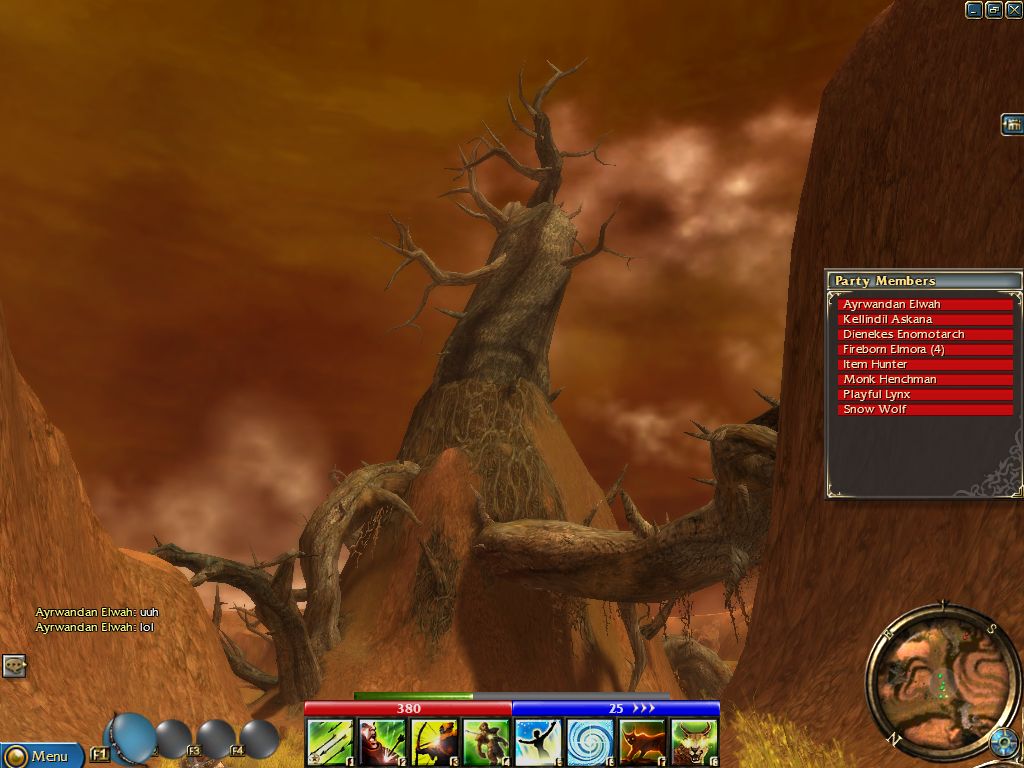Minimize the game window
Image resolution: width=1024 pixels, height=768 pixels.
(x=974, y=10)
